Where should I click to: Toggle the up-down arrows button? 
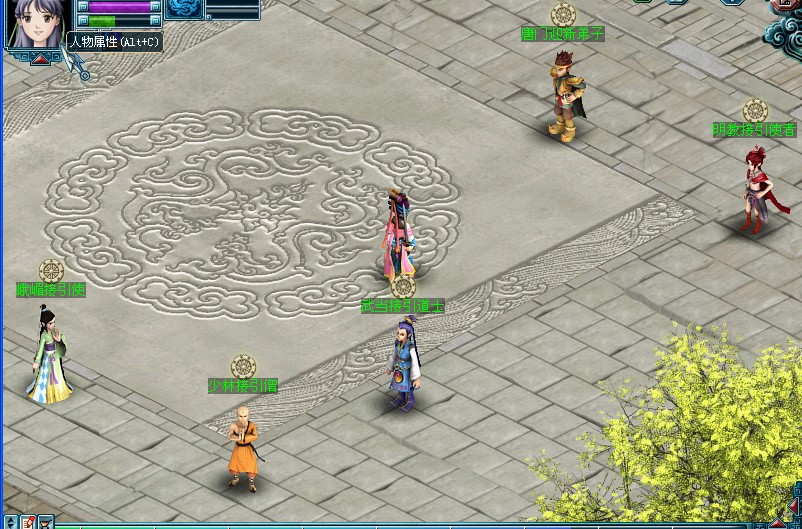(x=8, y=522)
